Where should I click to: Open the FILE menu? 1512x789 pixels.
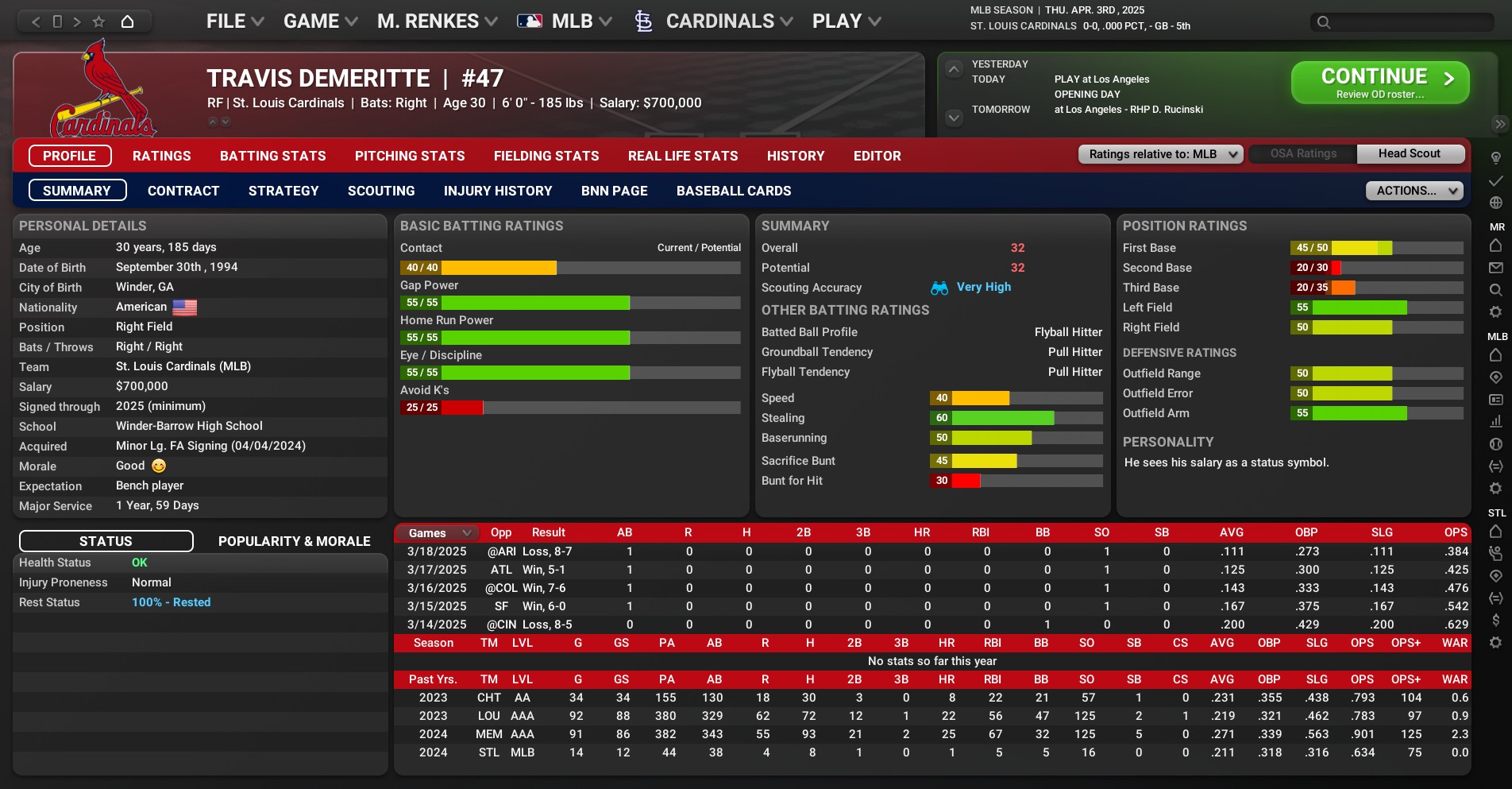234,21
